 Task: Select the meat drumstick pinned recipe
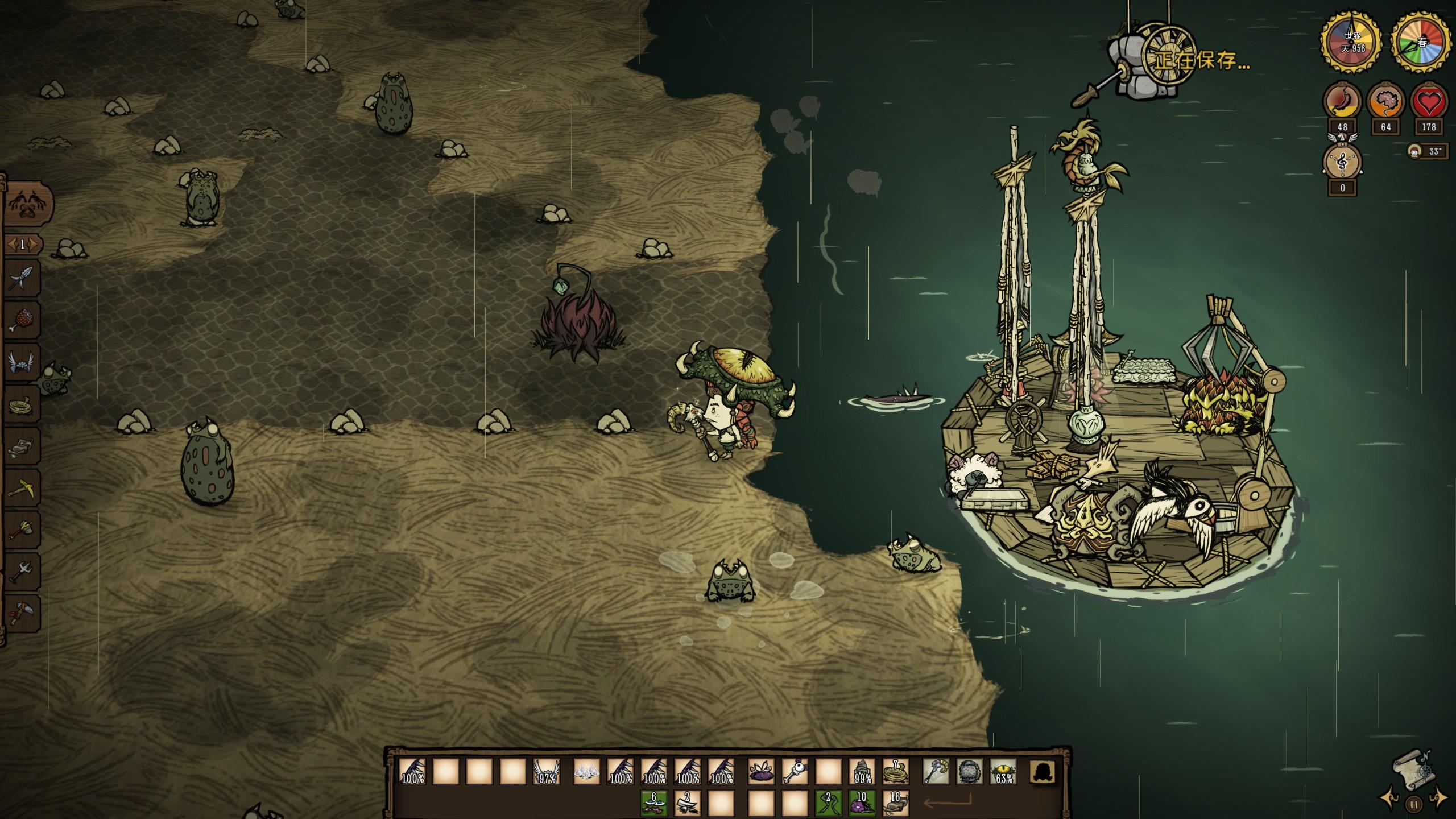(x=23, y=320)
